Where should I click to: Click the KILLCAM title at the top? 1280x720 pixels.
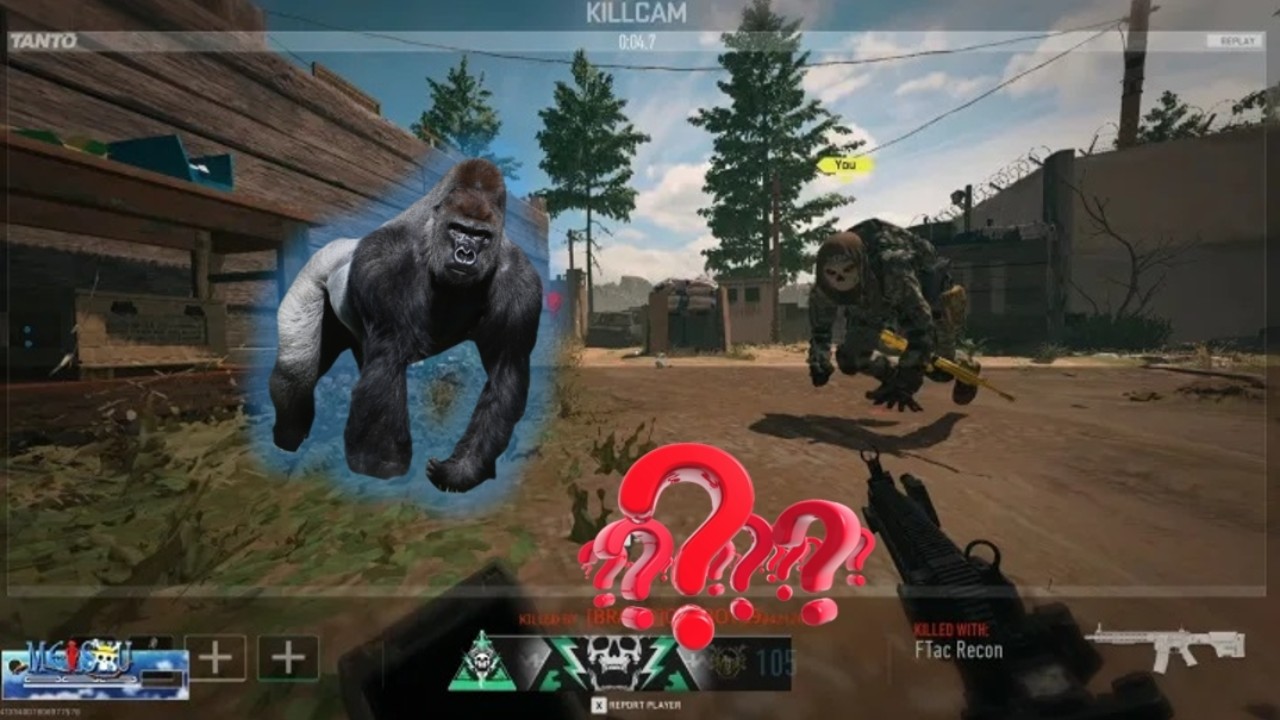(x=639, y=14)
